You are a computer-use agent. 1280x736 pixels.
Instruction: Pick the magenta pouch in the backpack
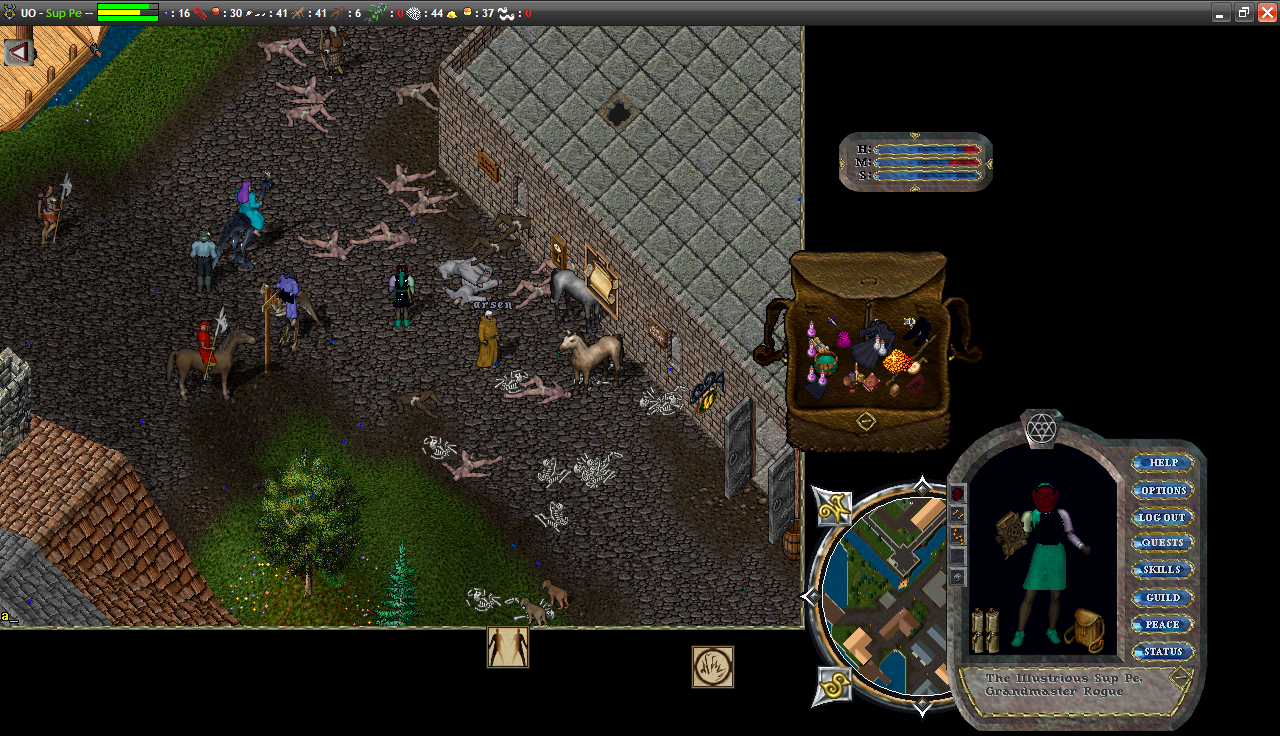pyautogui.click(x=843, y=340)
